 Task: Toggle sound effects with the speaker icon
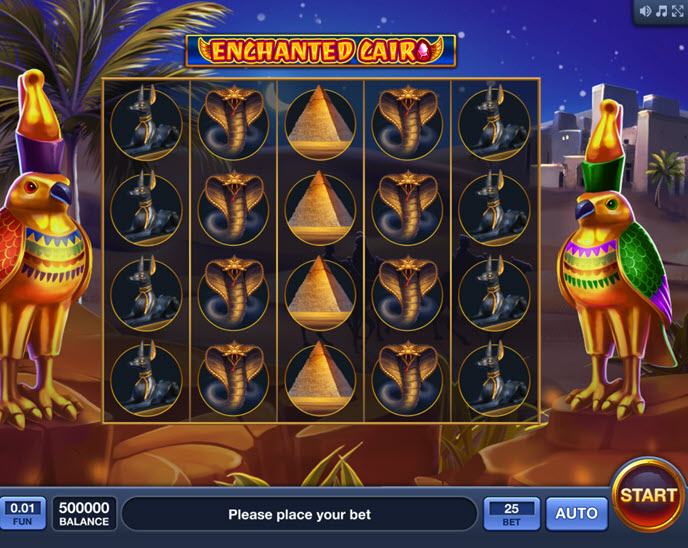644,11
